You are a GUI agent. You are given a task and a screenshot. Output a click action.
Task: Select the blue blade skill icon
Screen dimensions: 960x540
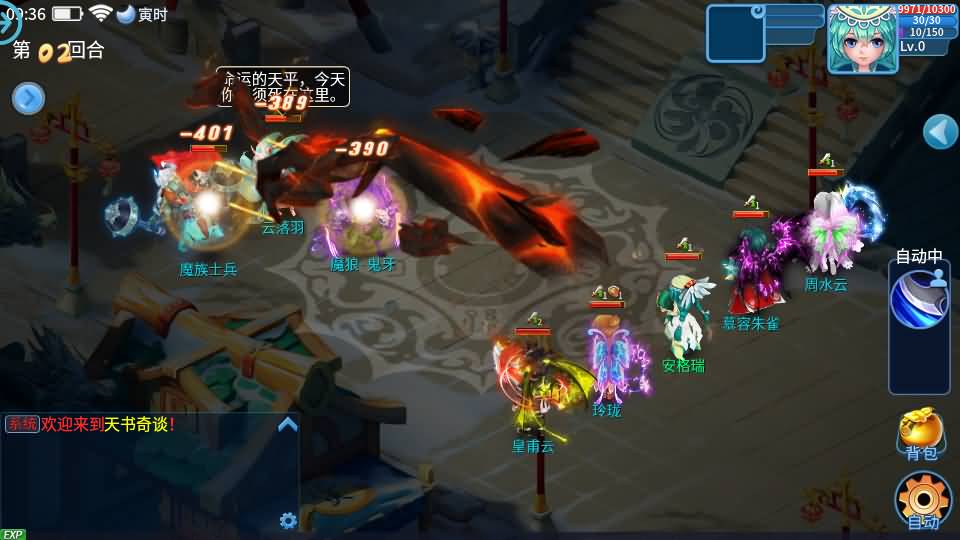(919, 299)
